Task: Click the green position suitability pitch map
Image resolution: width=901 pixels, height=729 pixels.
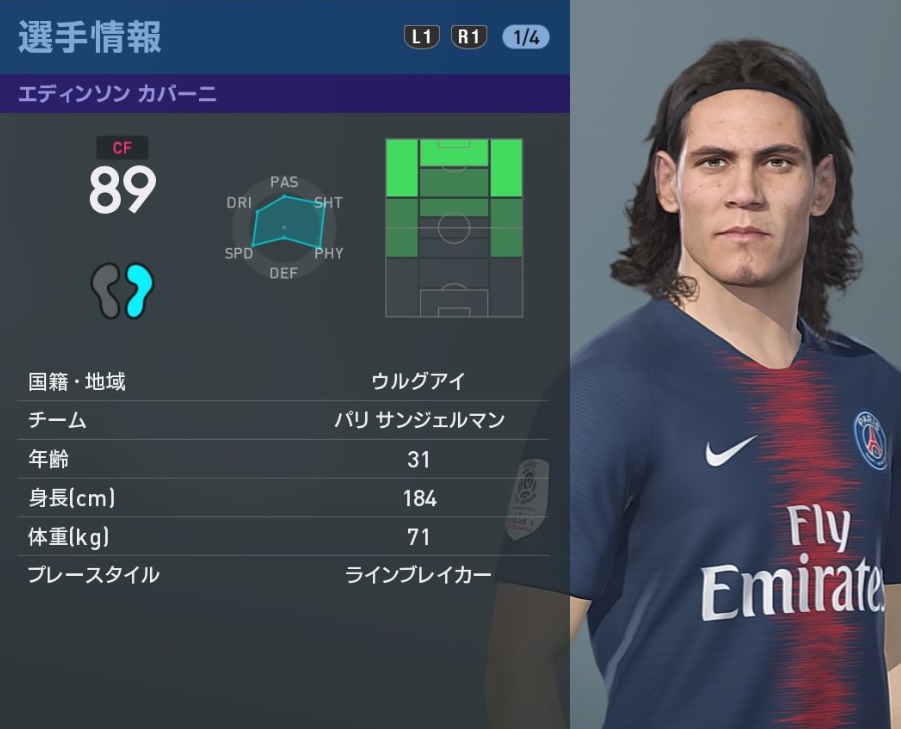Action: pyautogui.click(x=454, y=228)
